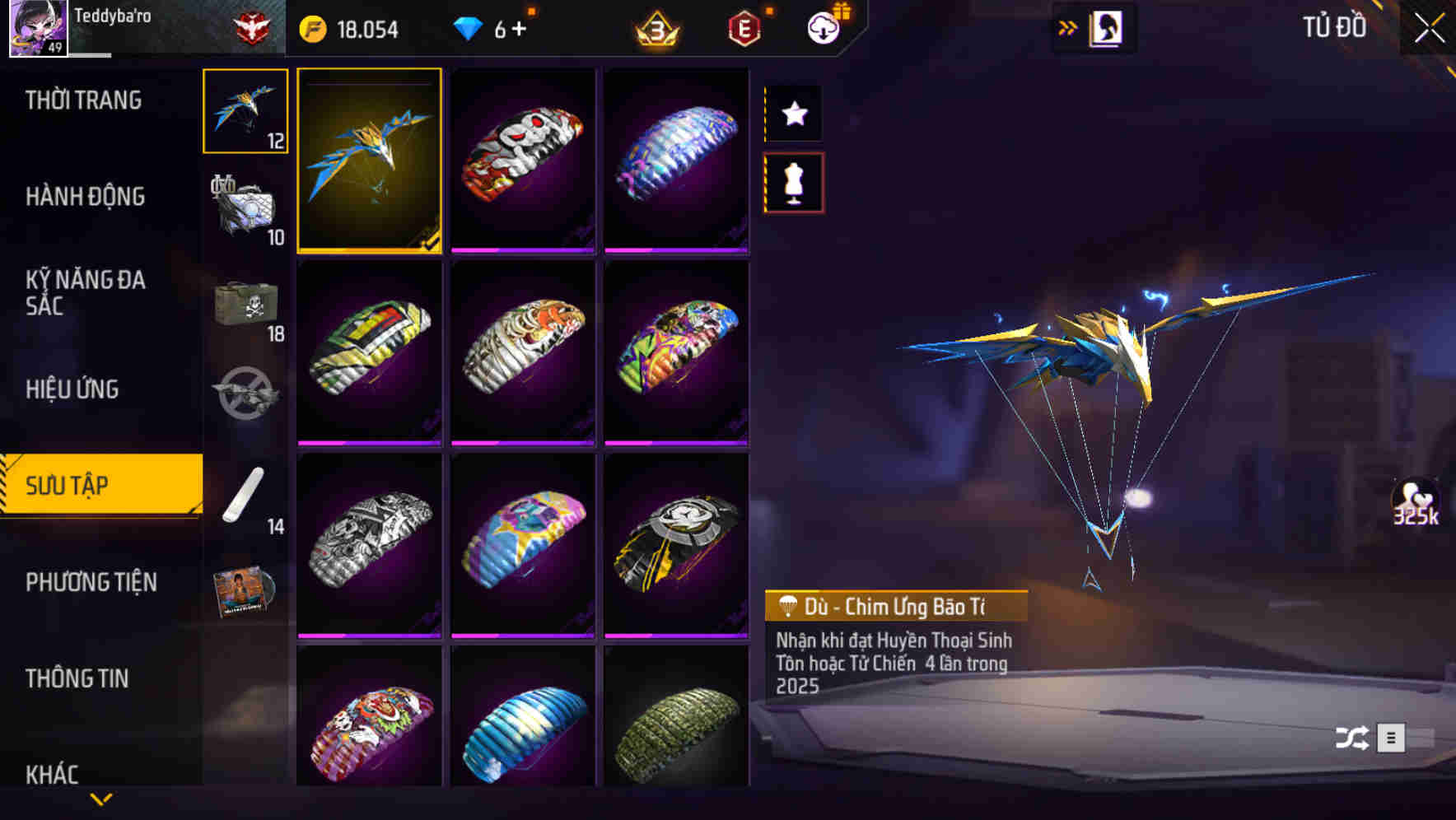Image resolution: width=1456 pixels, height=820 pixels.
Task: Select the skull parachute thumbnail
Action: (522, 161)
